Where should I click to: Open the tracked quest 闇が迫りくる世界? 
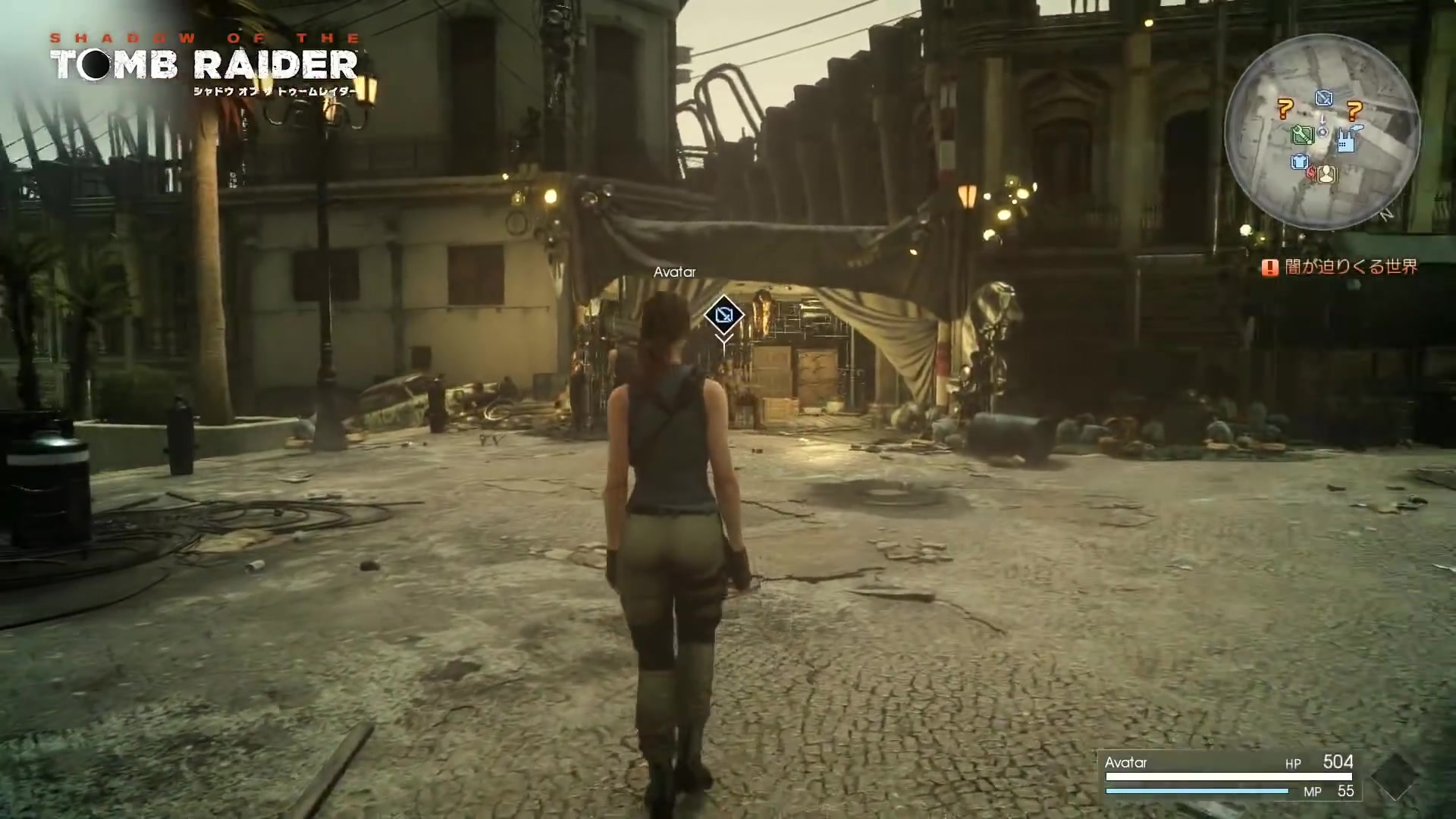tap(1350, 267)
